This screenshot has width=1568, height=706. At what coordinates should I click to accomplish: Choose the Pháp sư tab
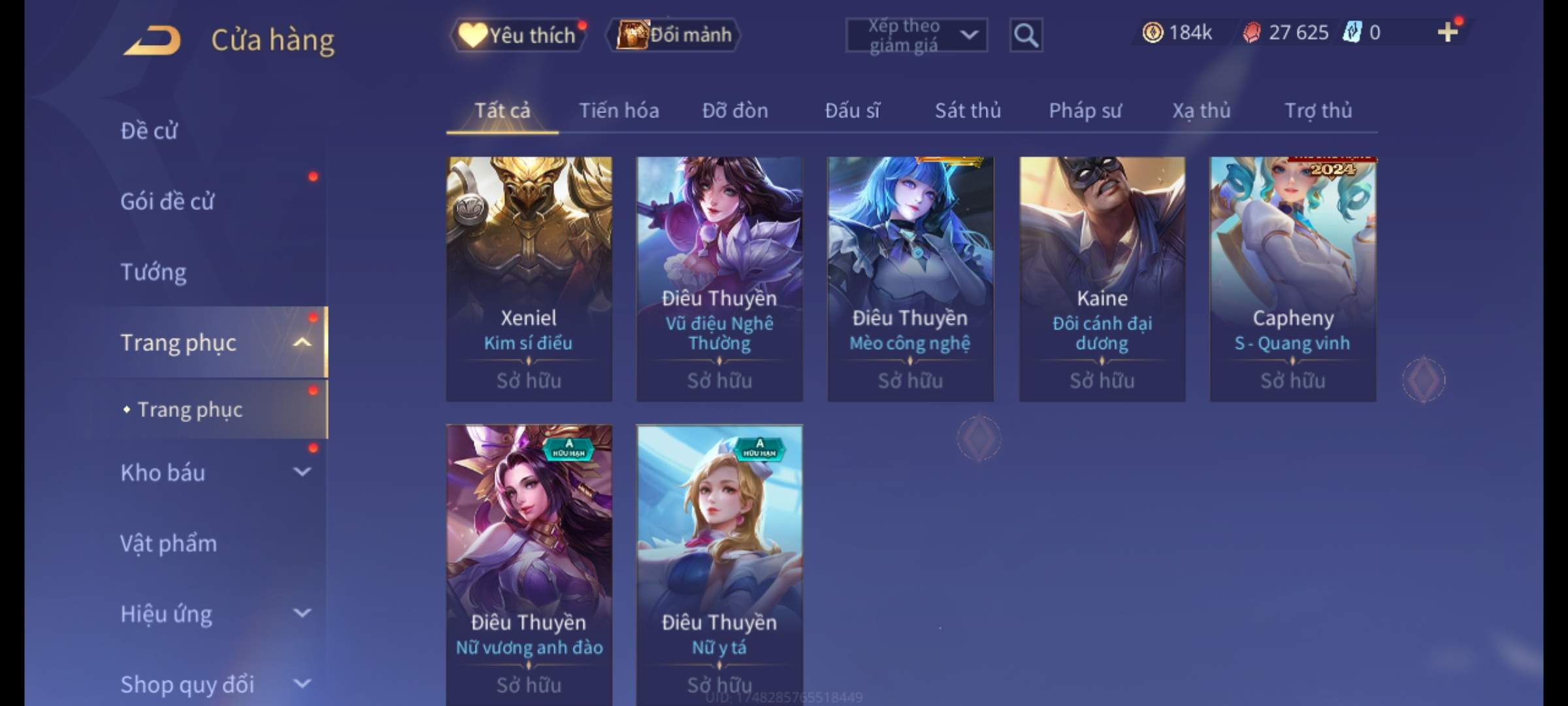[x=1085, y=110]
